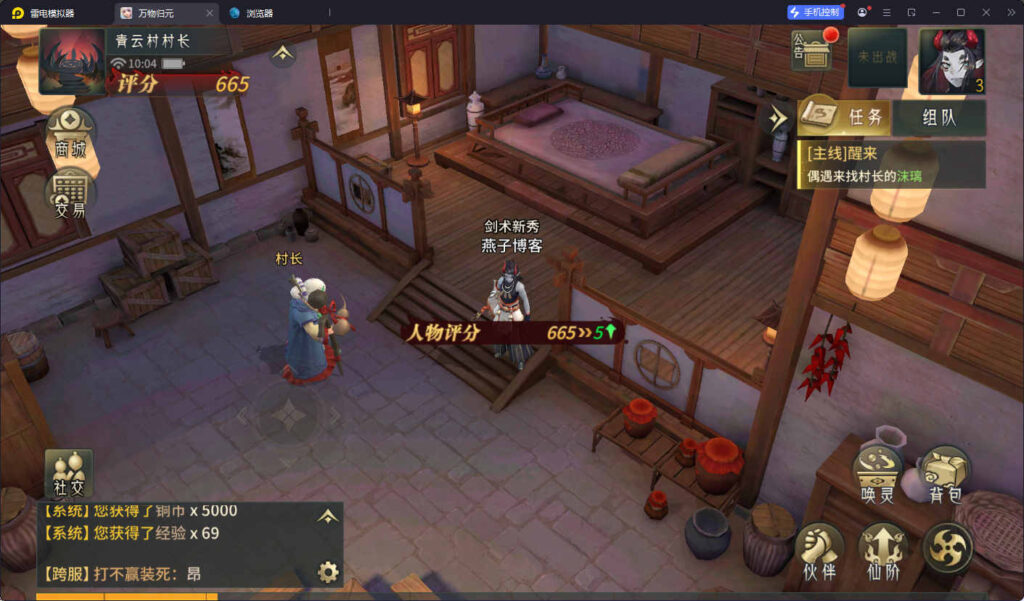Open the 背包 backpack
This screenshot has height=601, width=1024.
(x=945, y=474)
